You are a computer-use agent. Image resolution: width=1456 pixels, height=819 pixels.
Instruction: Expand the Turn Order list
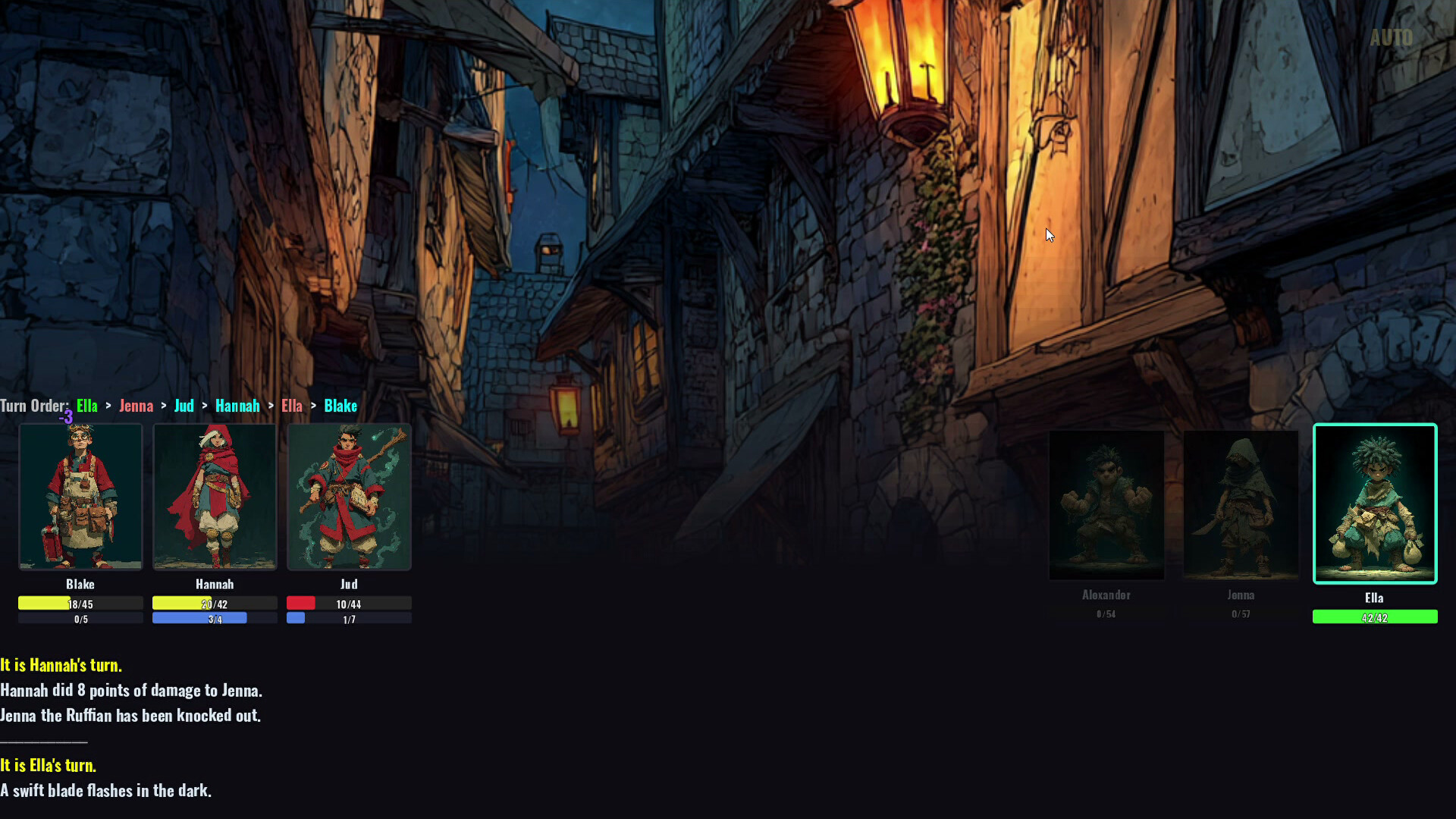coord(35,406)
